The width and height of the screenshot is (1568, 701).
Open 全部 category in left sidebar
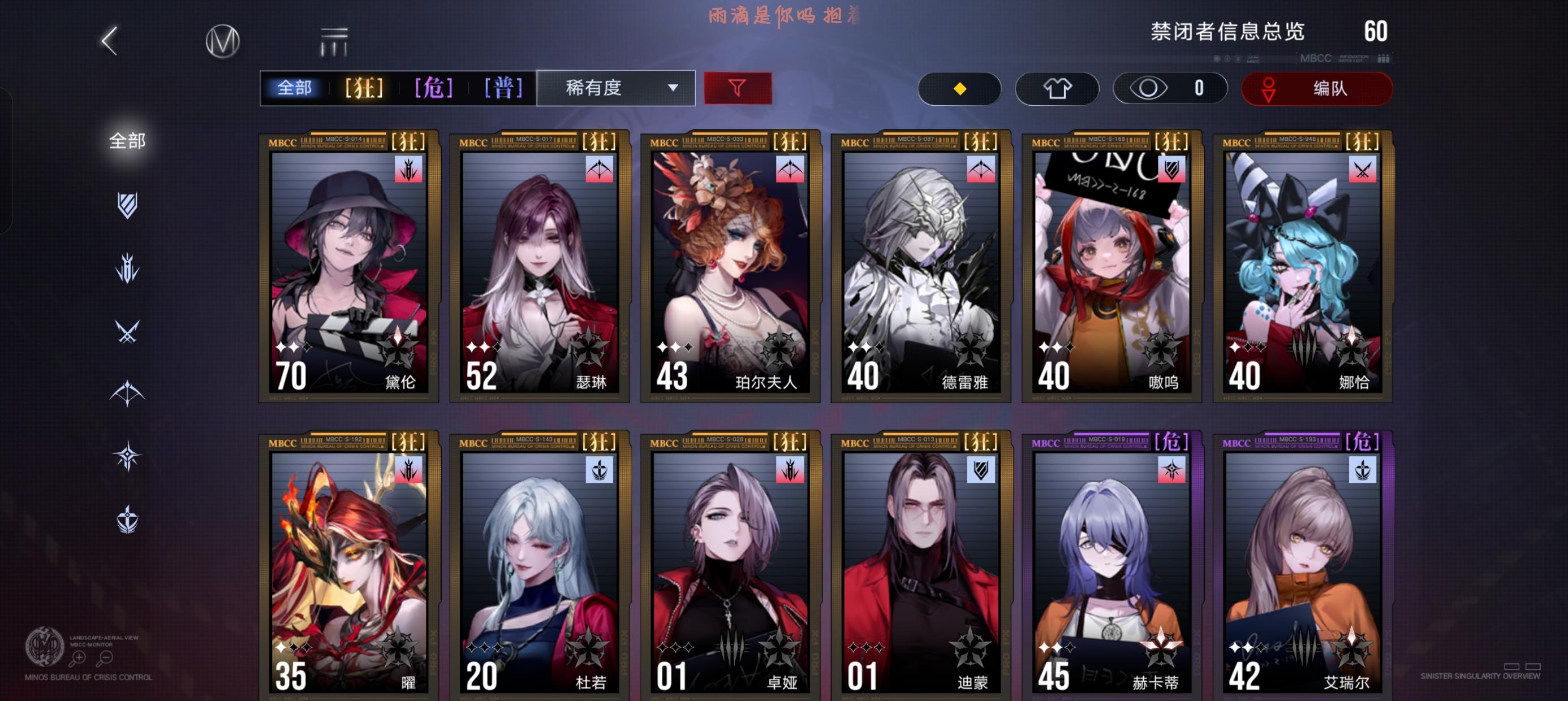(128, 140)
